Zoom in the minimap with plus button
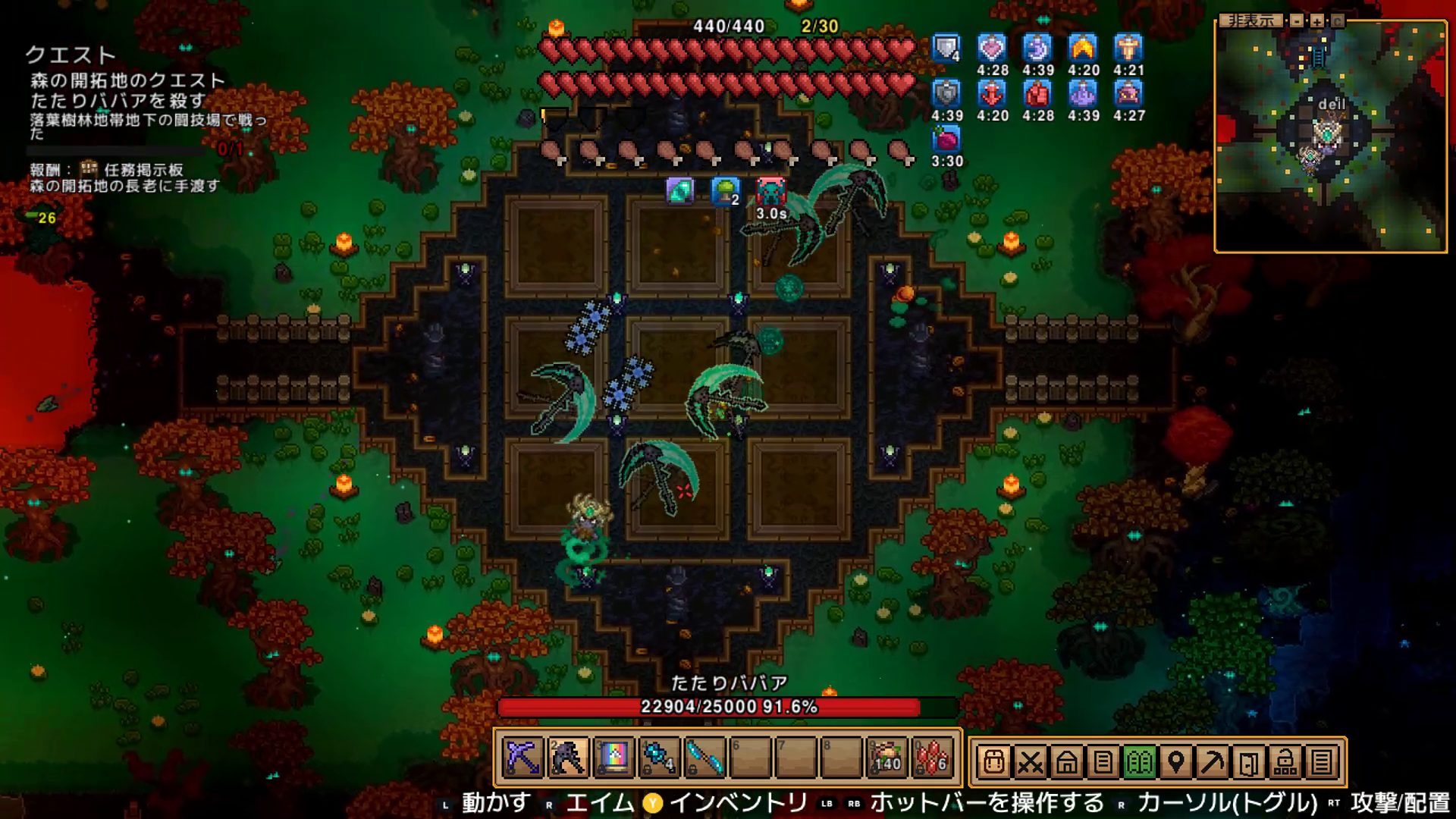This screenshot has width=1456, height=819. [x=1317, y=21]
